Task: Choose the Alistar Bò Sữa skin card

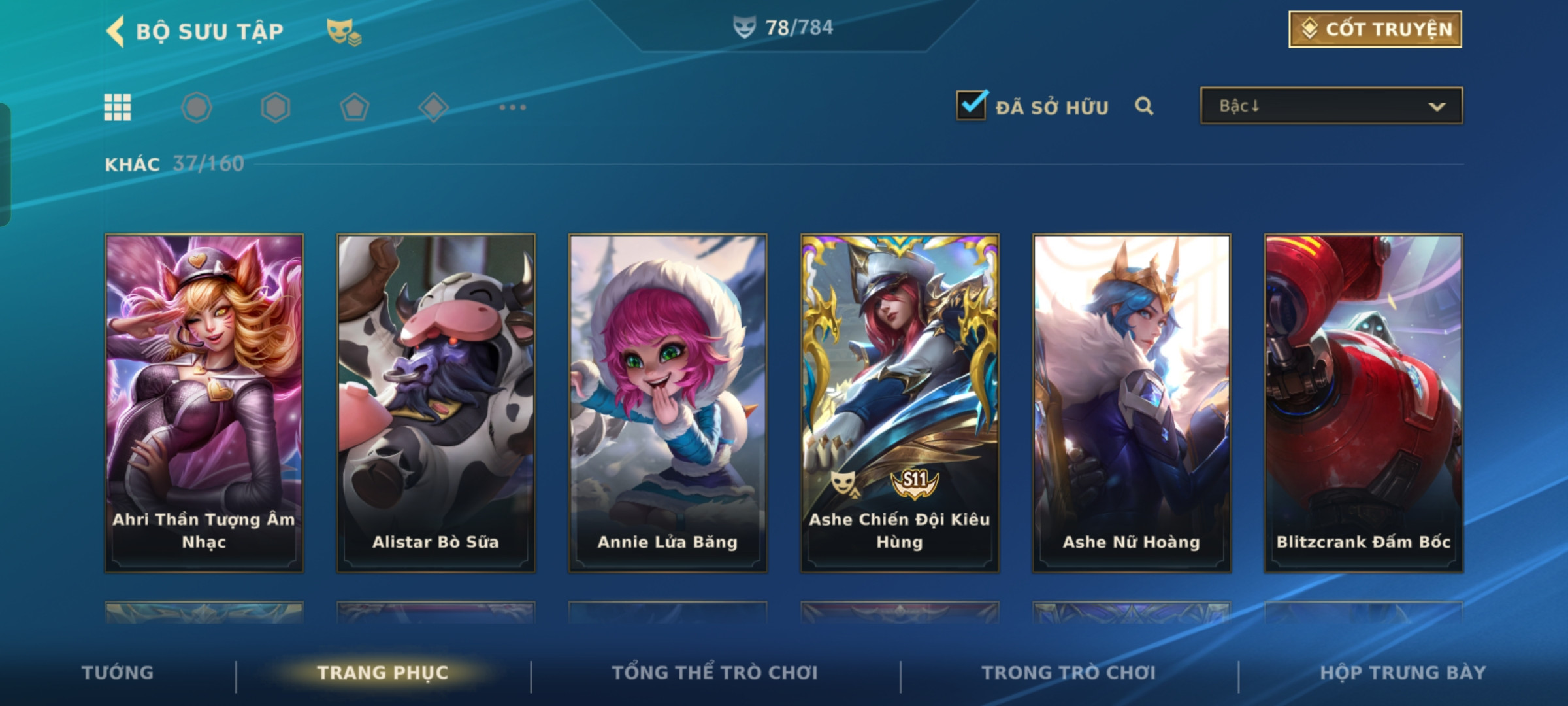Action: coord(436,403)
